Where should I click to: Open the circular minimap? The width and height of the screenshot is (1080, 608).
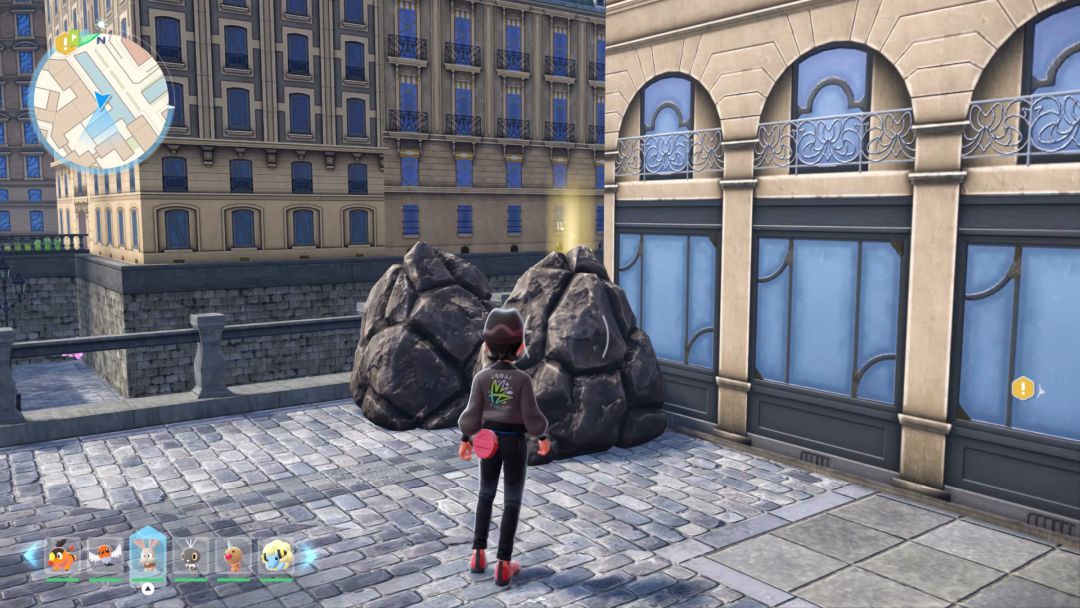tap(100, 101)
